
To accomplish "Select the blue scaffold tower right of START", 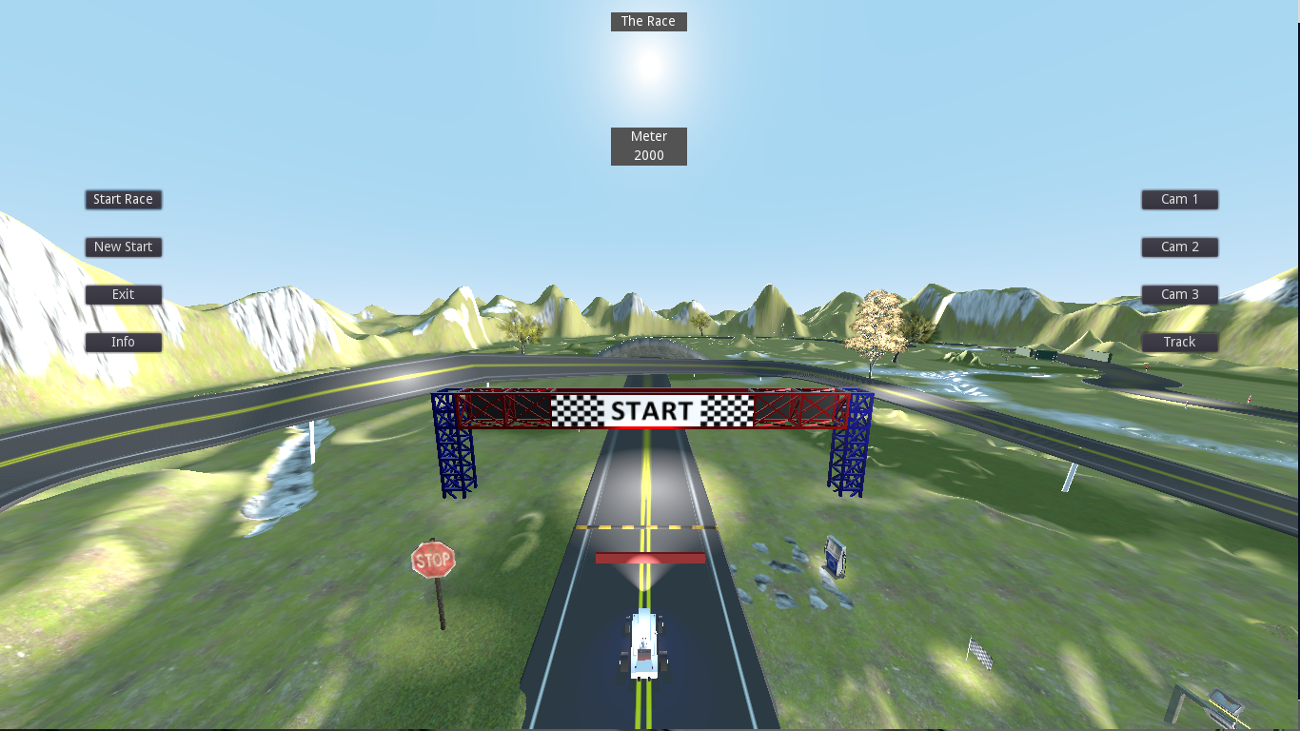I will click(849, 450).
